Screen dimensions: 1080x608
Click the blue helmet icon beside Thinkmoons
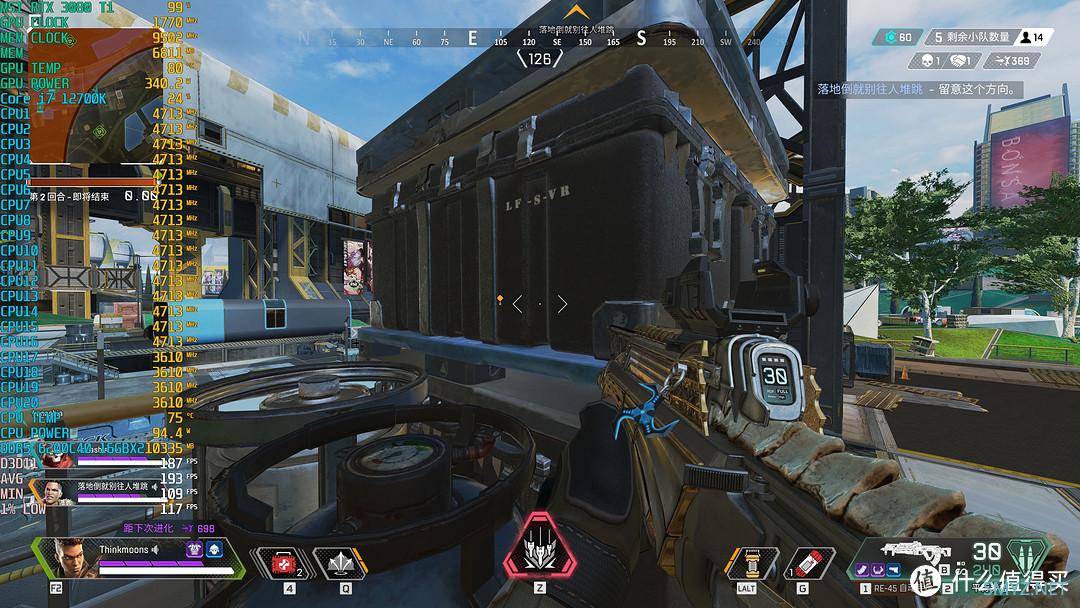[x=215, y=549]
